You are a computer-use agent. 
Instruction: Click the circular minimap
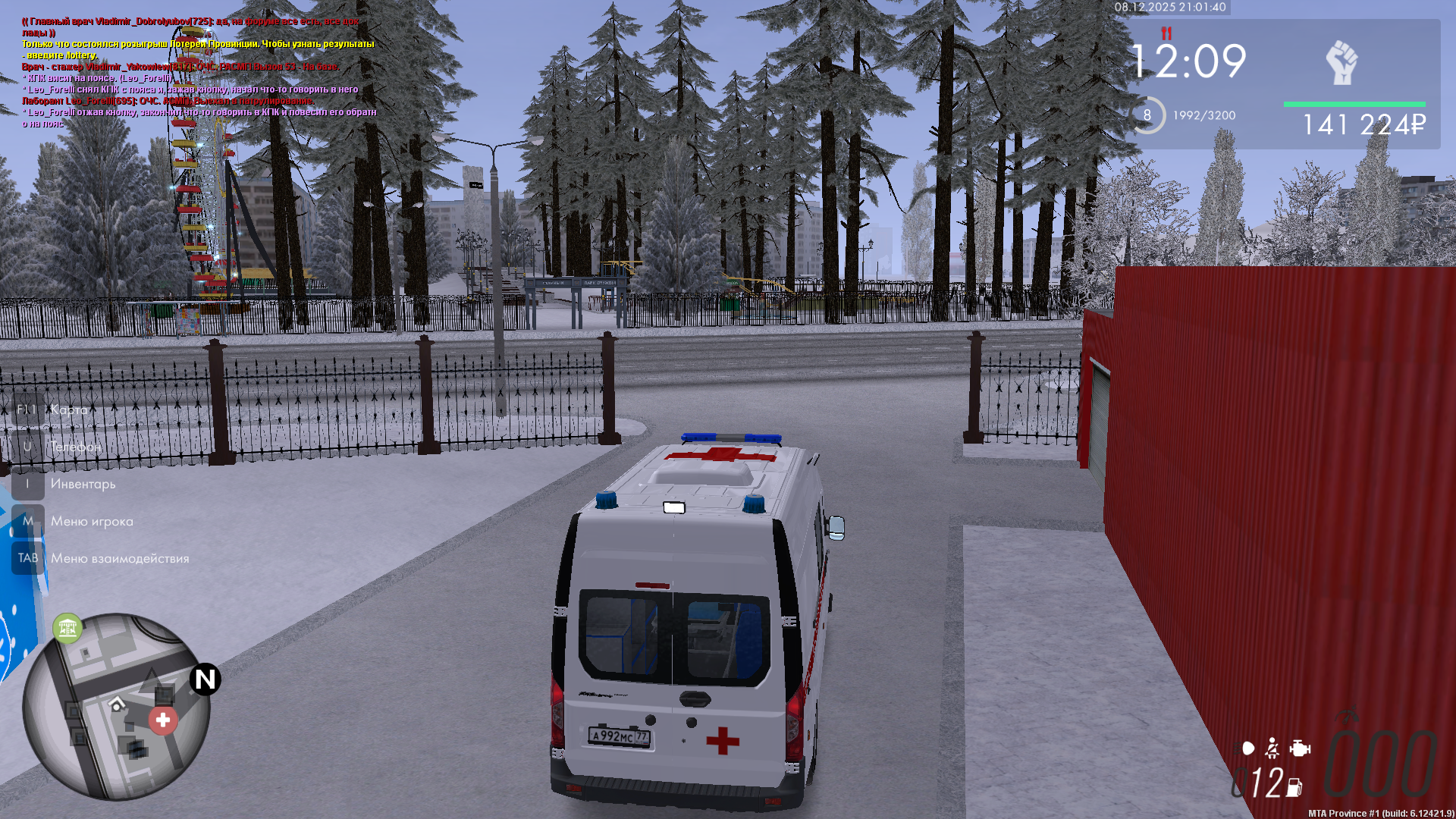coord(115,707)
